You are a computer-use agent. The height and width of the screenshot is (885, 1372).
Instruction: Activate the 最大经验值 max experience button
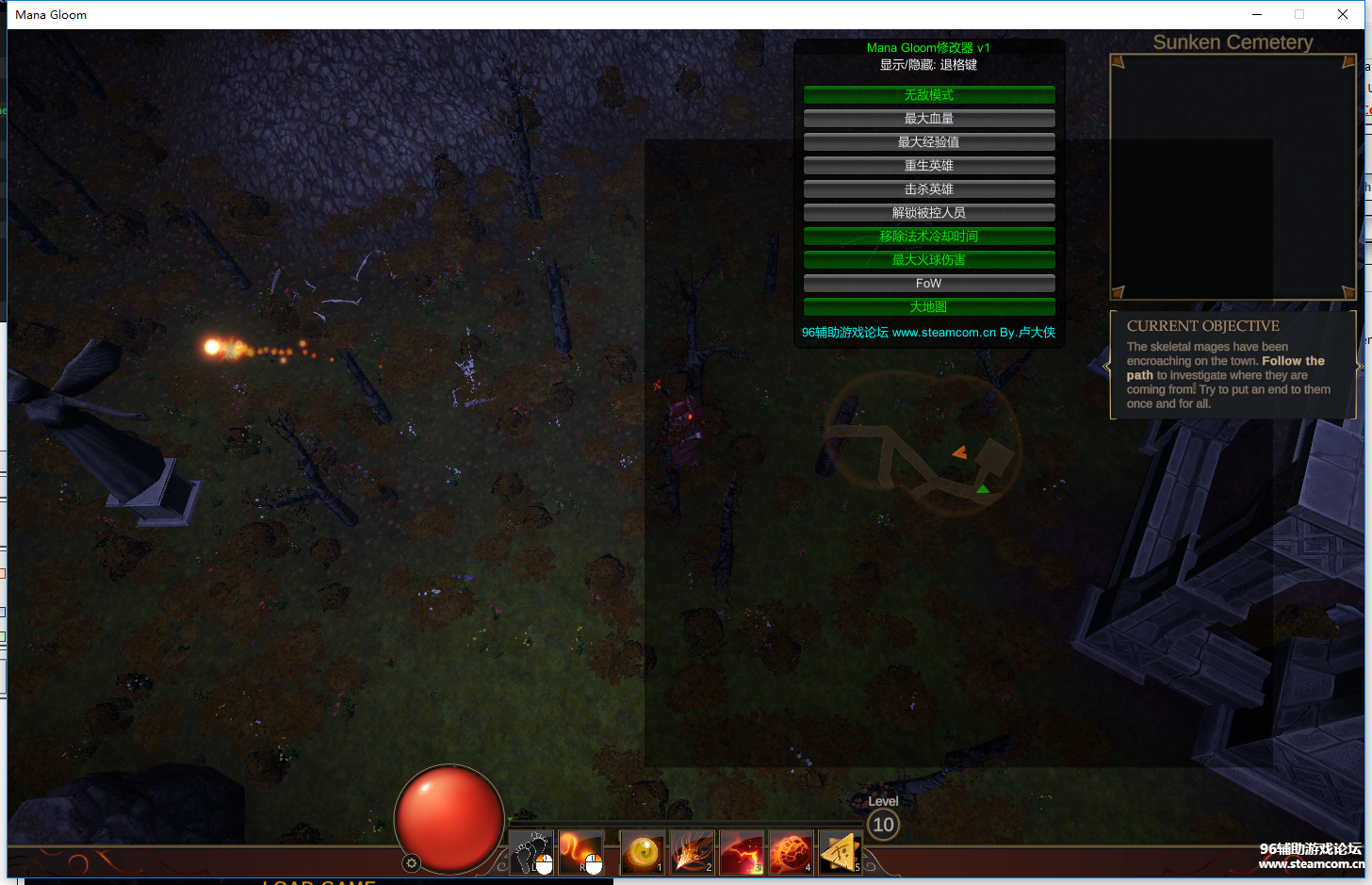click(928, 142)
